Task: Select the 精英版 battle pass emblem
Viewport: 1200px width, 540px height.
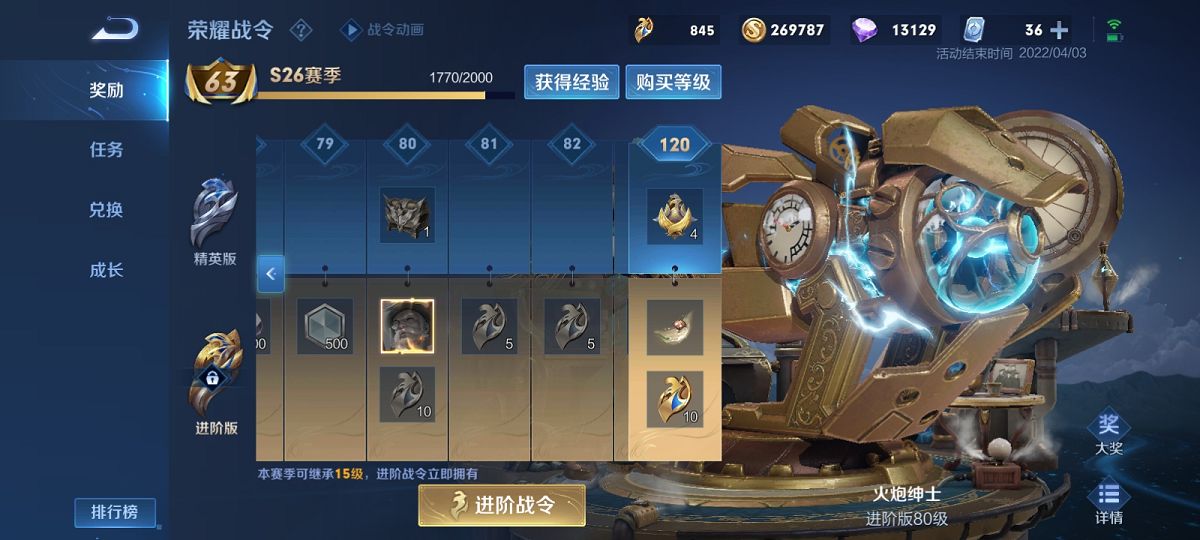Action: click(x=216, y=222)
